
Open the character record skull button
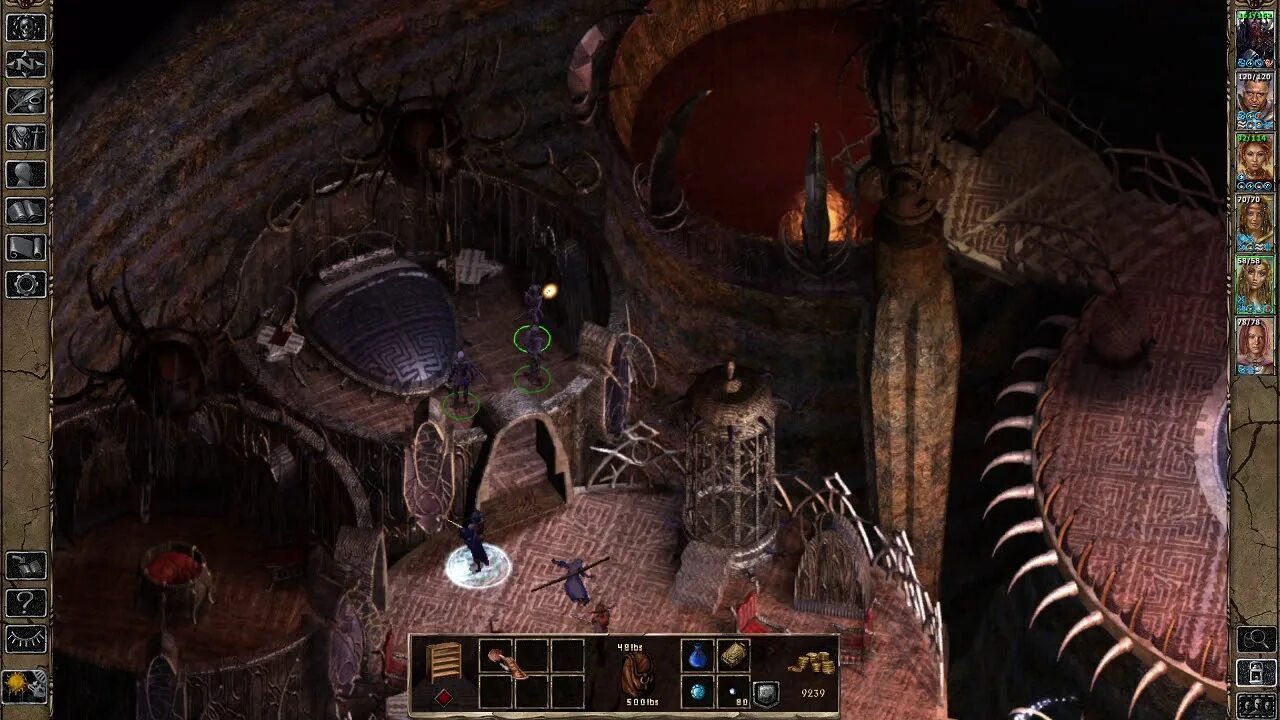26,27
